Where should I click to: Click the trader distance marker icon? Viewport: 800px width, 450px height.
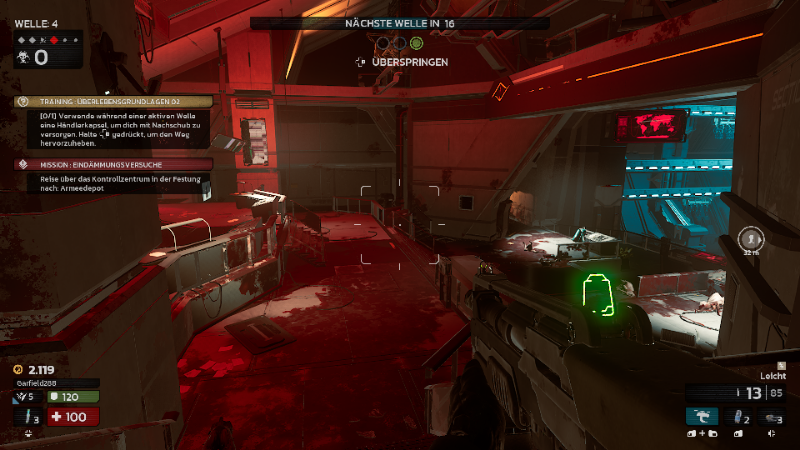pyautogui.click(x=751, y=238)
